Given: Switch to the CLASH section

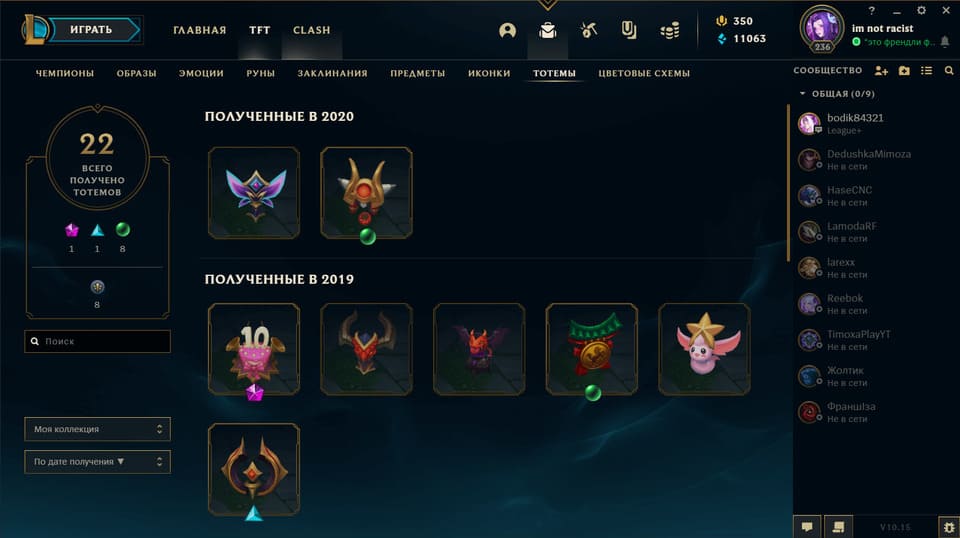Looking at the screenshot, I should pyautogui.click(x=311, y=30).
